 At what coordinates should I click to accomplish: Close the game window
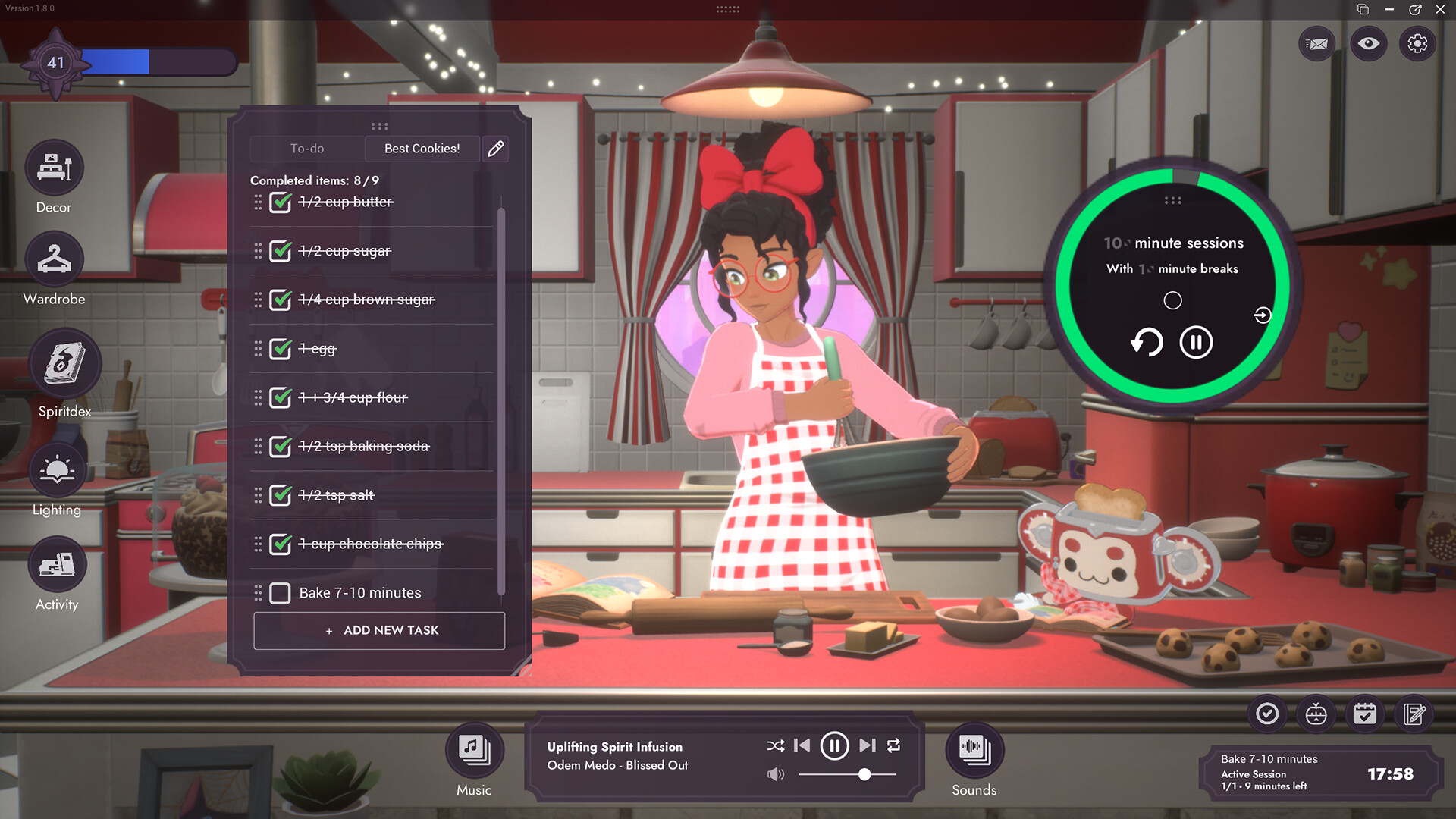pos(1440,9)
